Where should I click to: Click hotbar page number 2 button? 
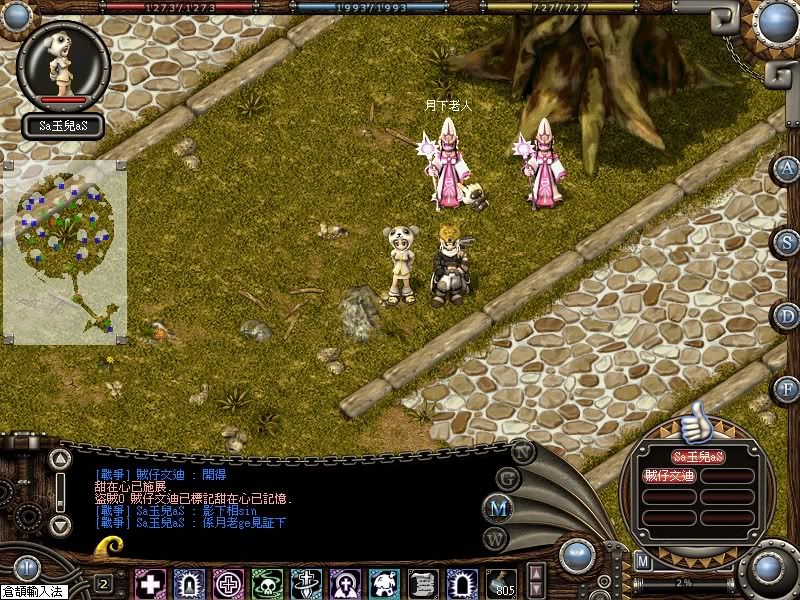point(103,583)
